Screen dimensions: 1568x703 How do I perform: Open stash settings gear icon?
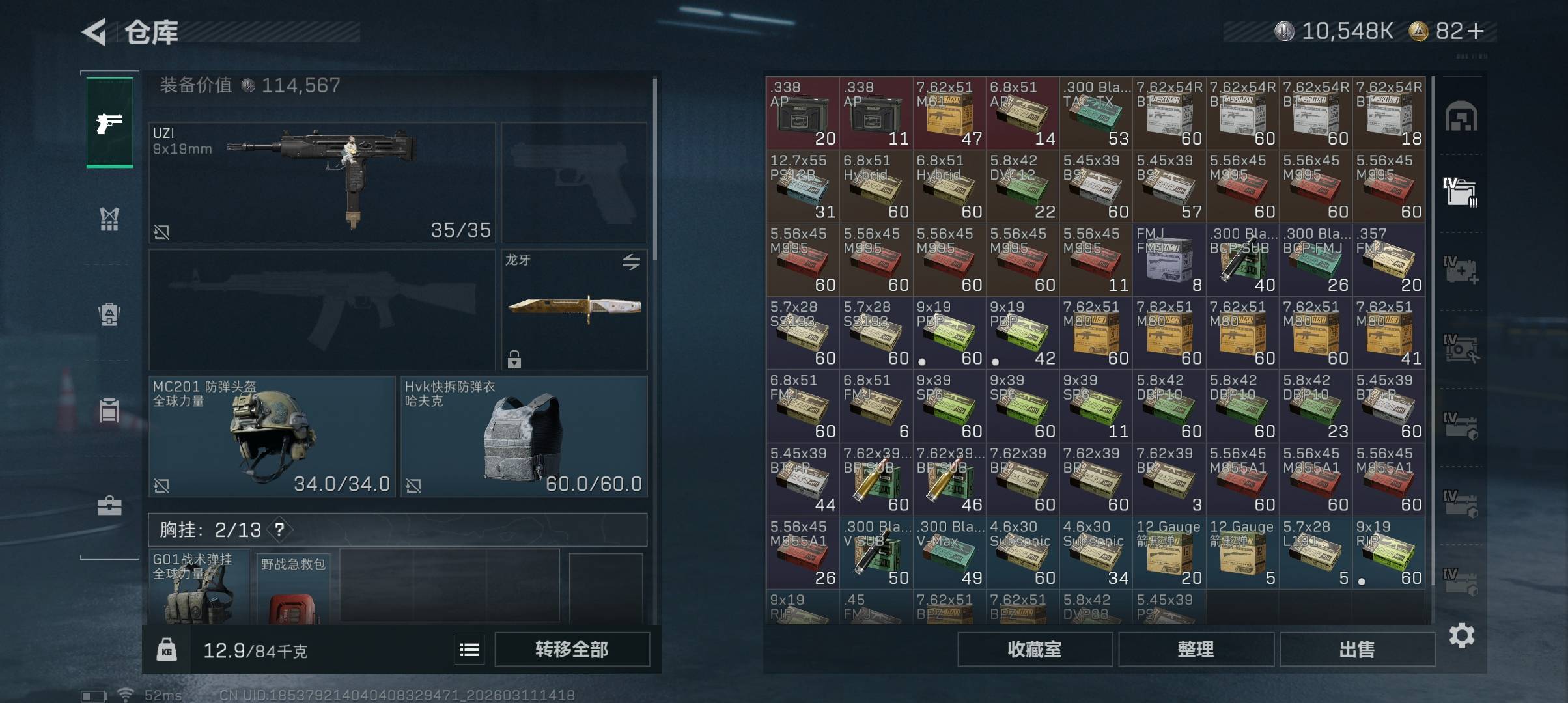tap(1461, 635)
